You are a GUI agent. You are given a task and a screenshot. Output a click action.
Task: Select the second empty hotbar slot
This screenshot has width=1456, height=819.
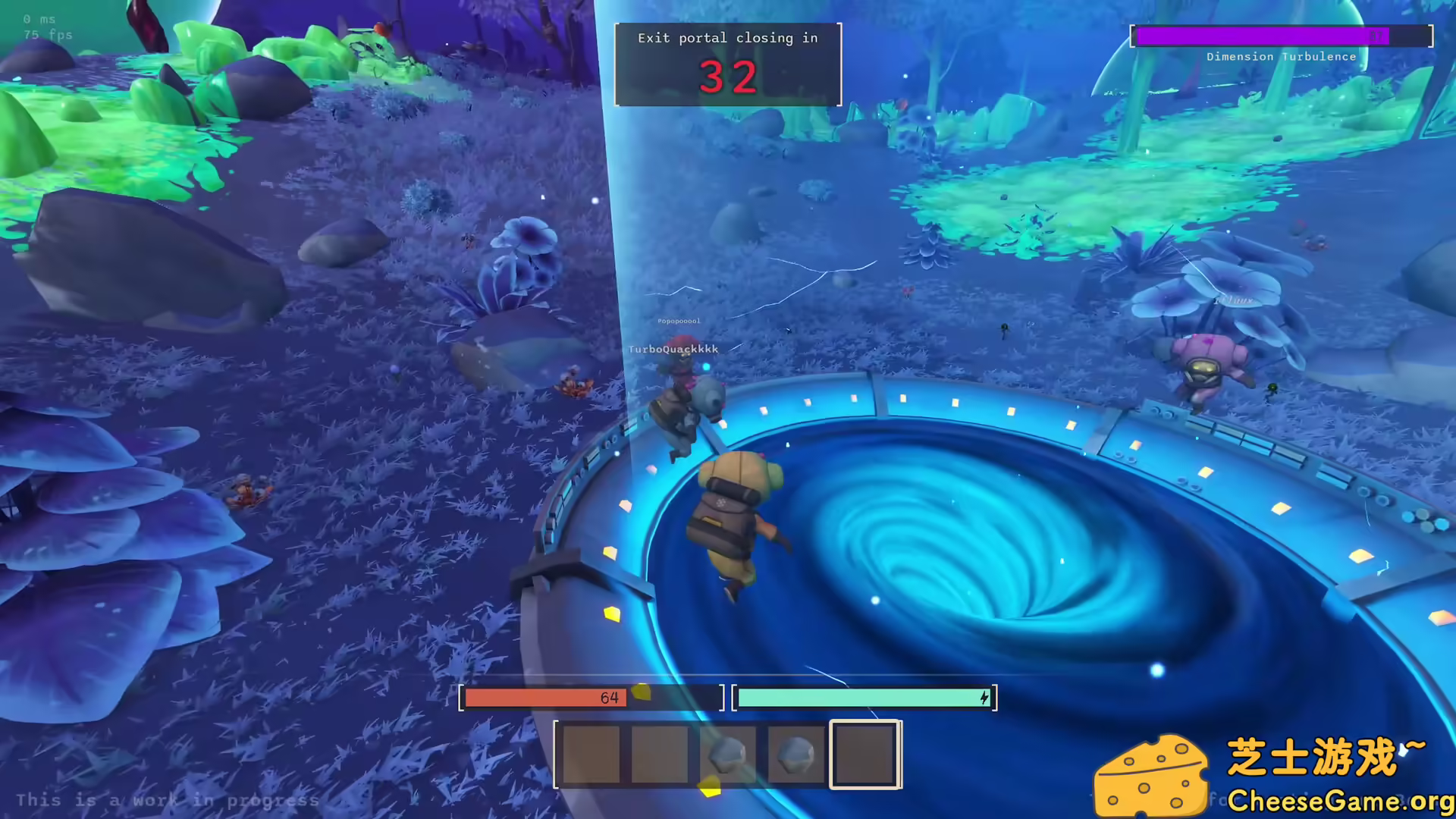660,753
